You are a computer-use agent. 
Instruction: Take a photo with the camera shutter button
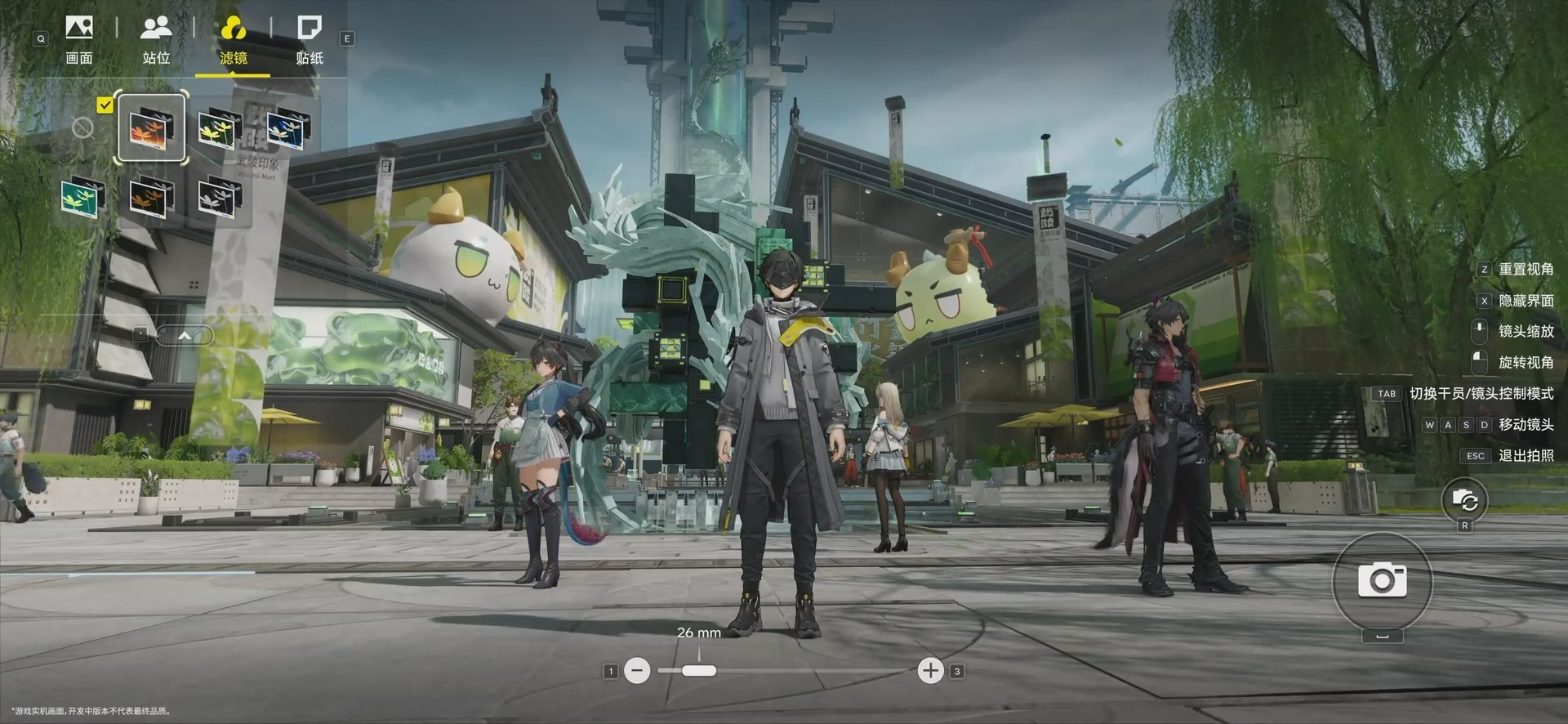tap(1382, 580)
